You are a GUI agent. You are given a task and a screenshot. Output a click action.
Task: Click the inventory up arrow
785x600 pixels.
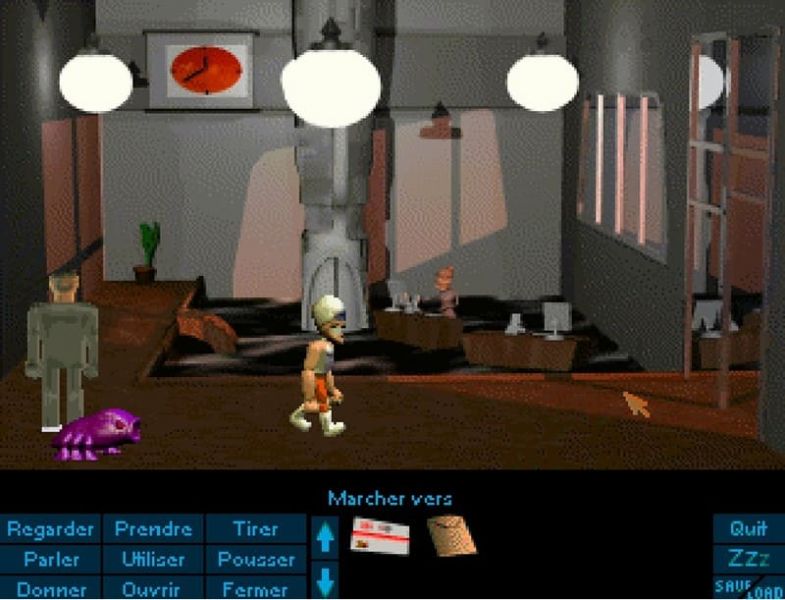327,539
